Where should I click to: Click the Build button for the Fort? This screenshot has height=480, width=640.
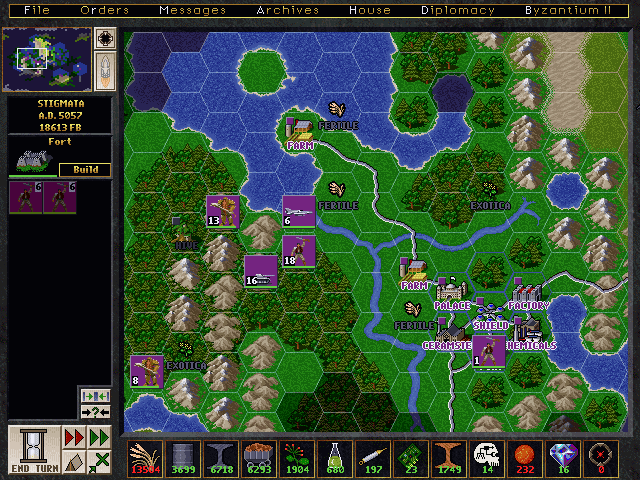[x=85, y=169]
